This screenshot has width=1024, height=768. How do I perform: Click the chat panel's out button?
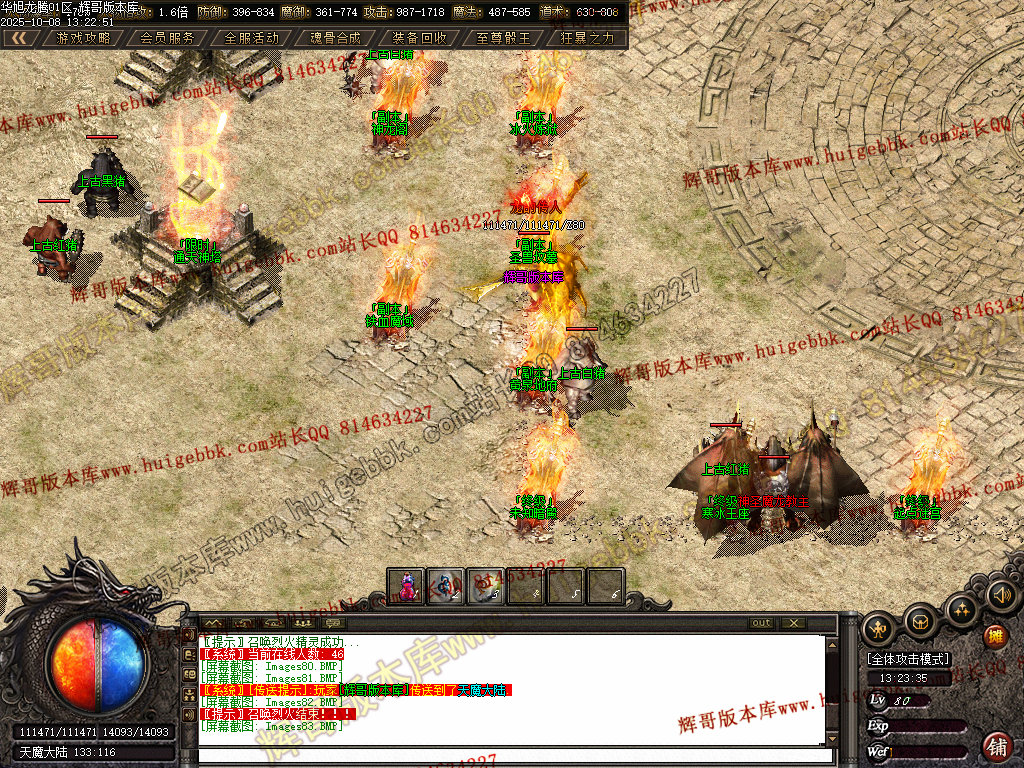click(762, 623)
